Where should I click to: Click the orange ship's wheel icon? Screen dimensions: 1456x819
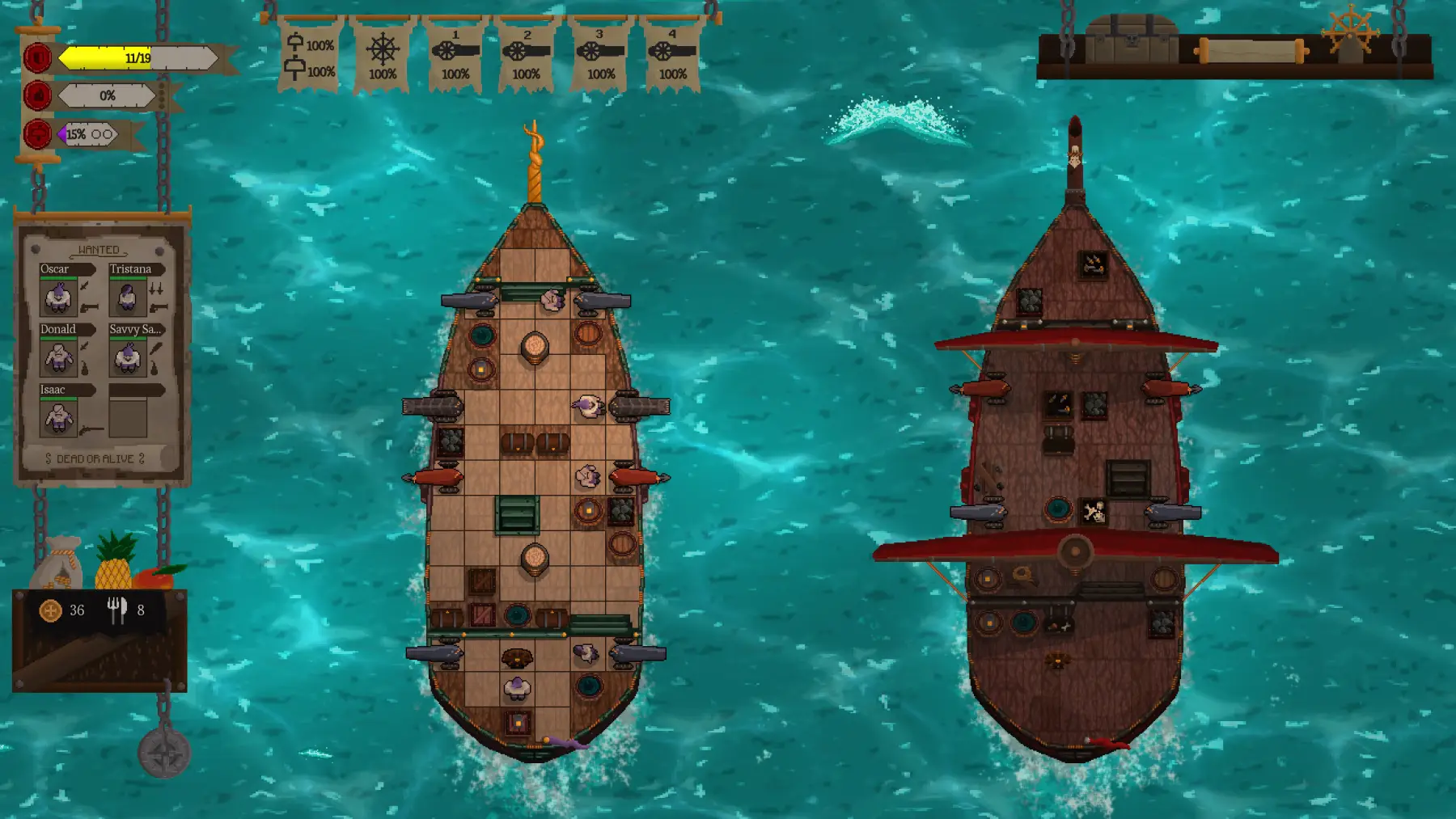pyautogui.click(x=1349, y=34)
